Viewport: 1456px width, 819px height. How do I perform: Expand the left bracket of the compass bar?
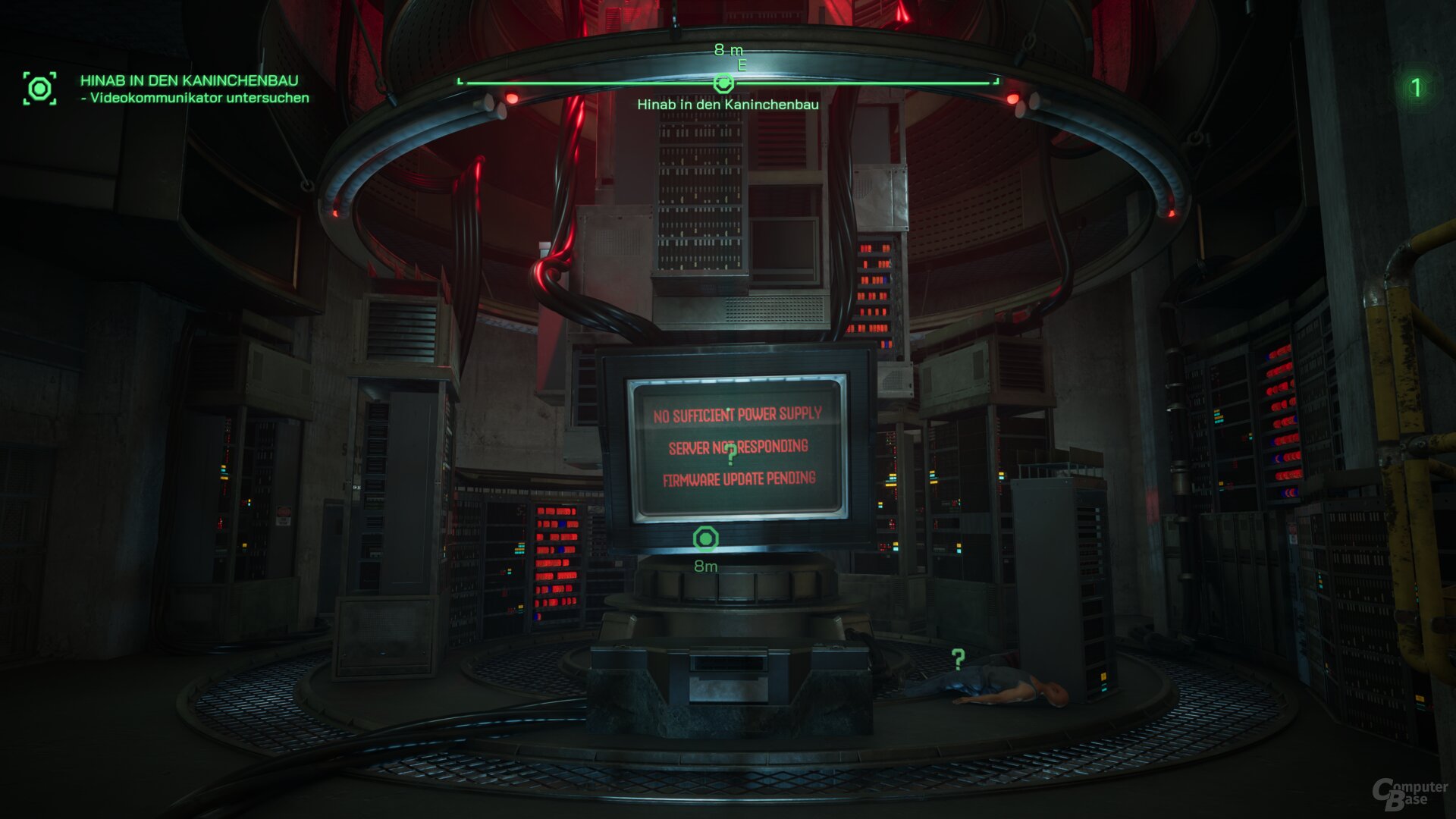click(459, 80)
